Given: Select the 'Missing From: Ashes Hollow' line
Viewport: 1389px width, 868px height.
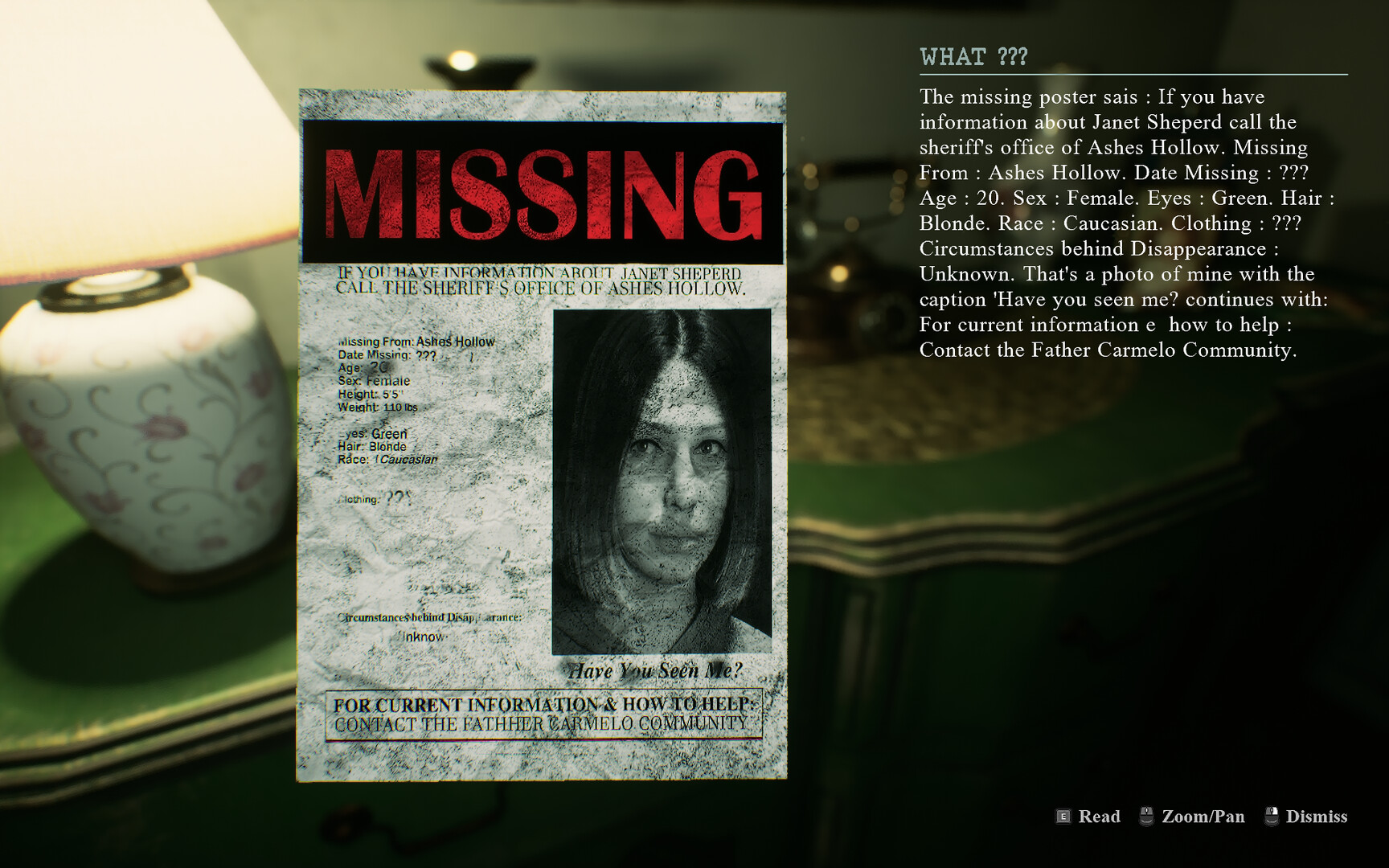Looking at the screenshot, I should [416, 341].
